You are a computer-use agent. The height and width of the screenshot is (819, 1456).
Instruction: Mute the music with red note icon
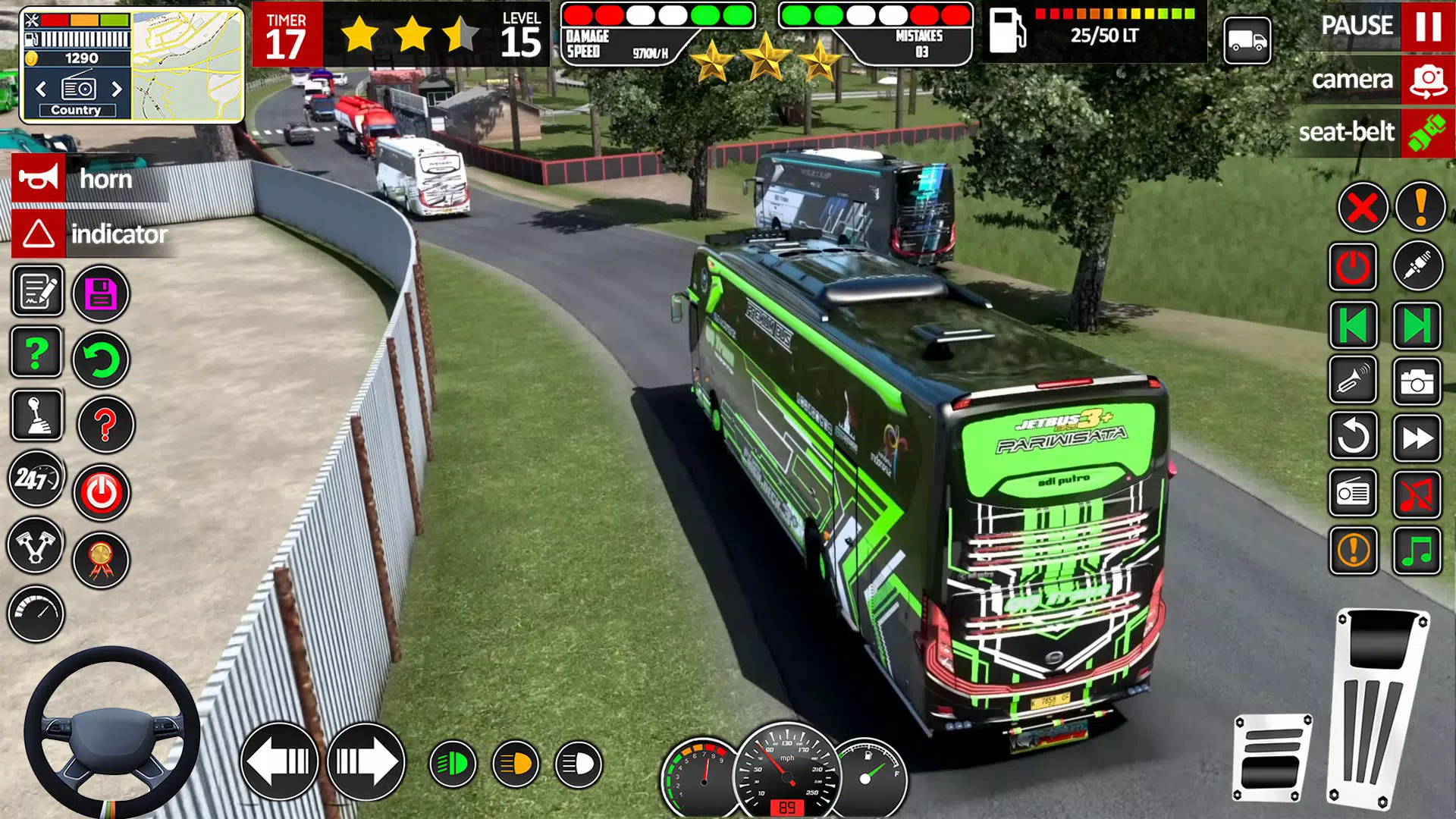(x=1417, y=493)
